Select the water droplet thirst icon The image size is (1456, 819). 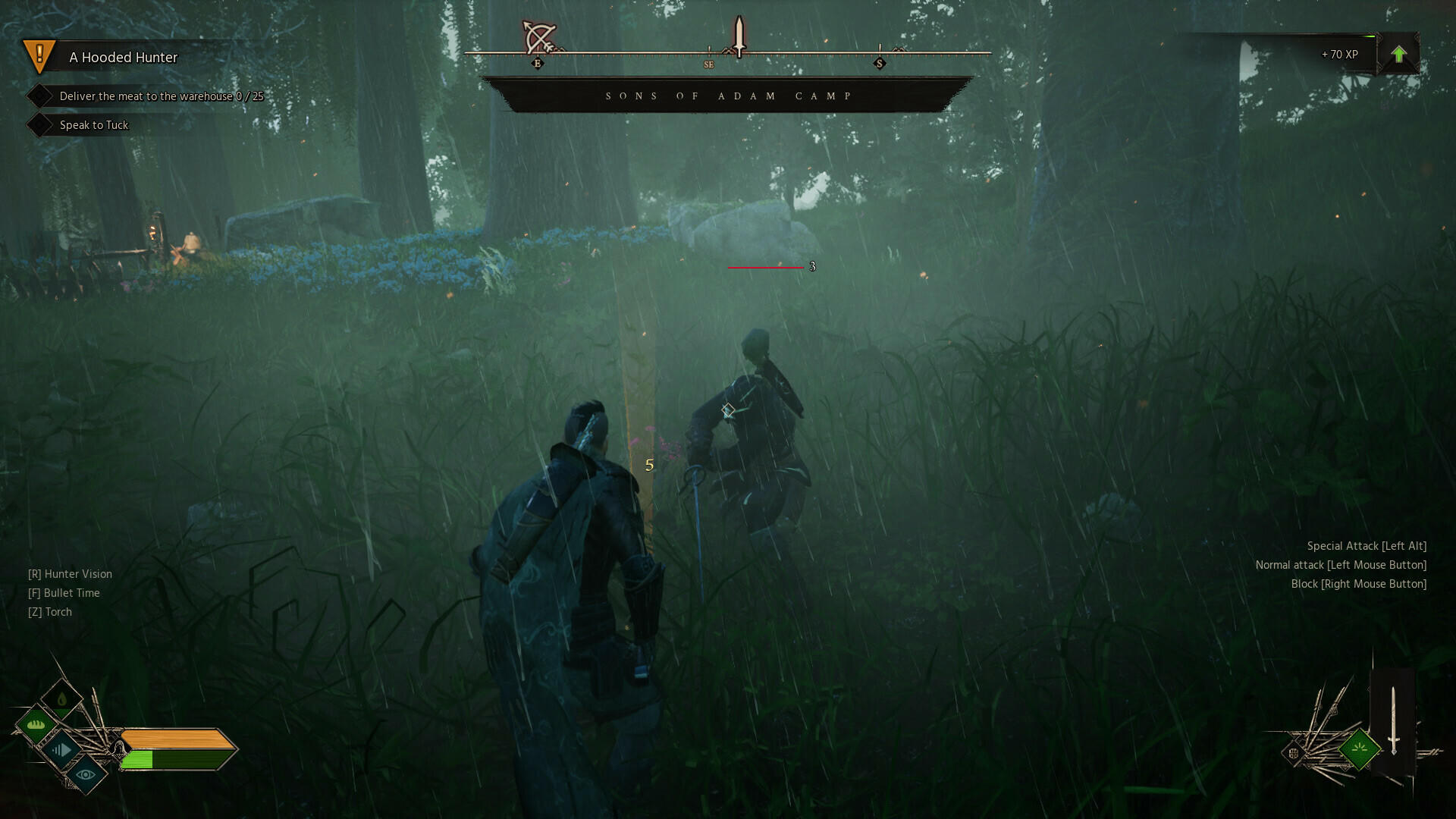pyautogui.click(x=61, y=698)
